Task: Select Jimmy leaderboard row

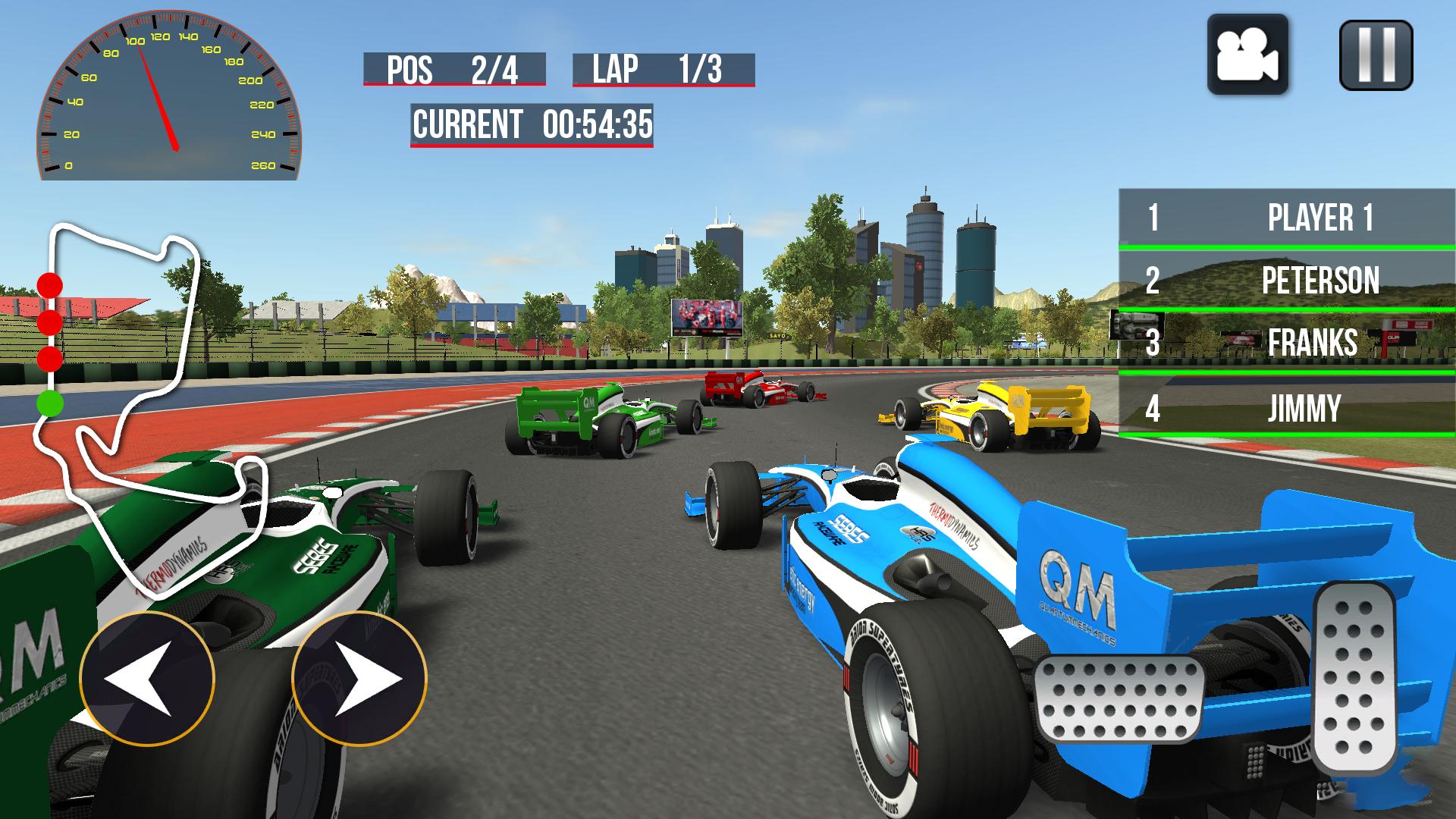Action: tap(1287, 407)
